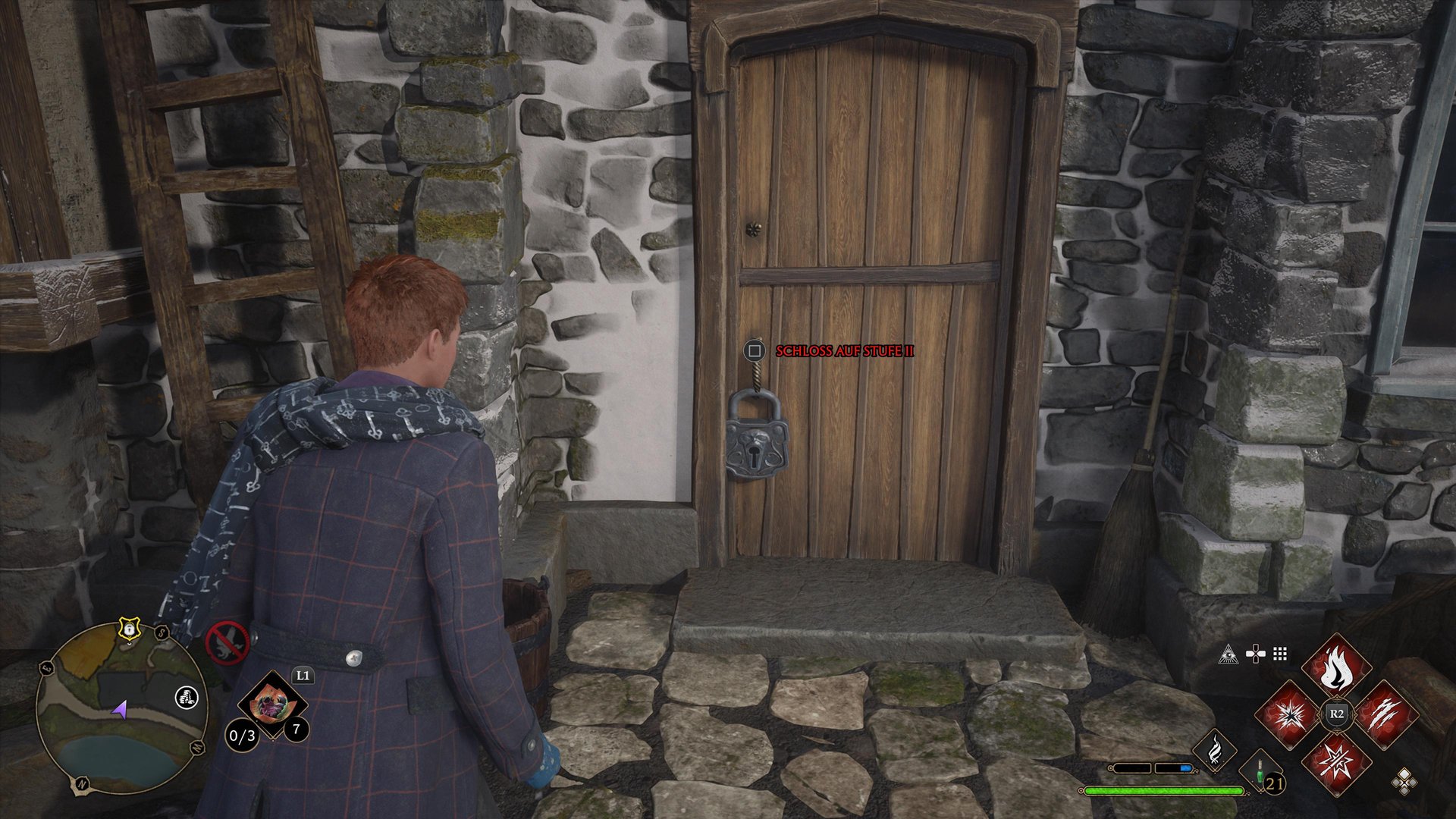Screen dimensions: 1456x819
Task: Click the ruins point-of-interest icon on minimap
Action: [x=187, y=698]
